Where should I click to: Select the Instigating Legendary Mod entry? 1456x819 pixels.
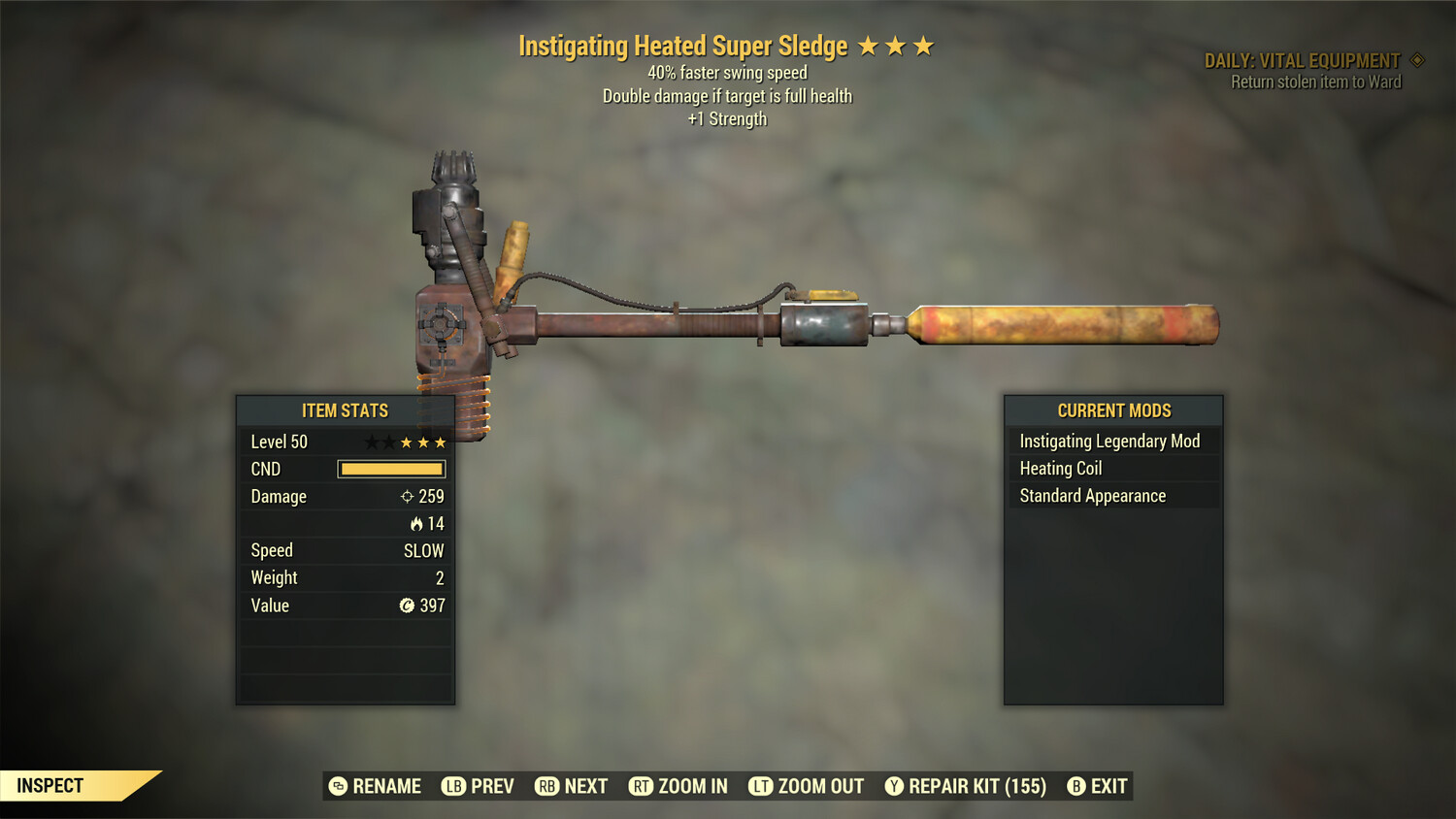1109,441
